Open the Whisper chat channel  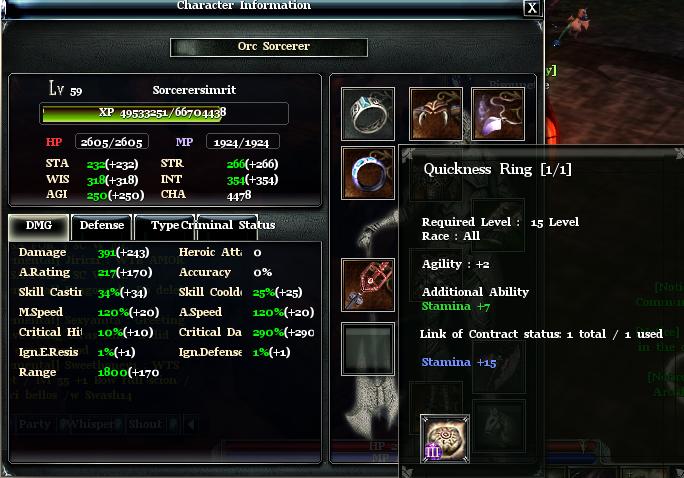click(92, 424)
